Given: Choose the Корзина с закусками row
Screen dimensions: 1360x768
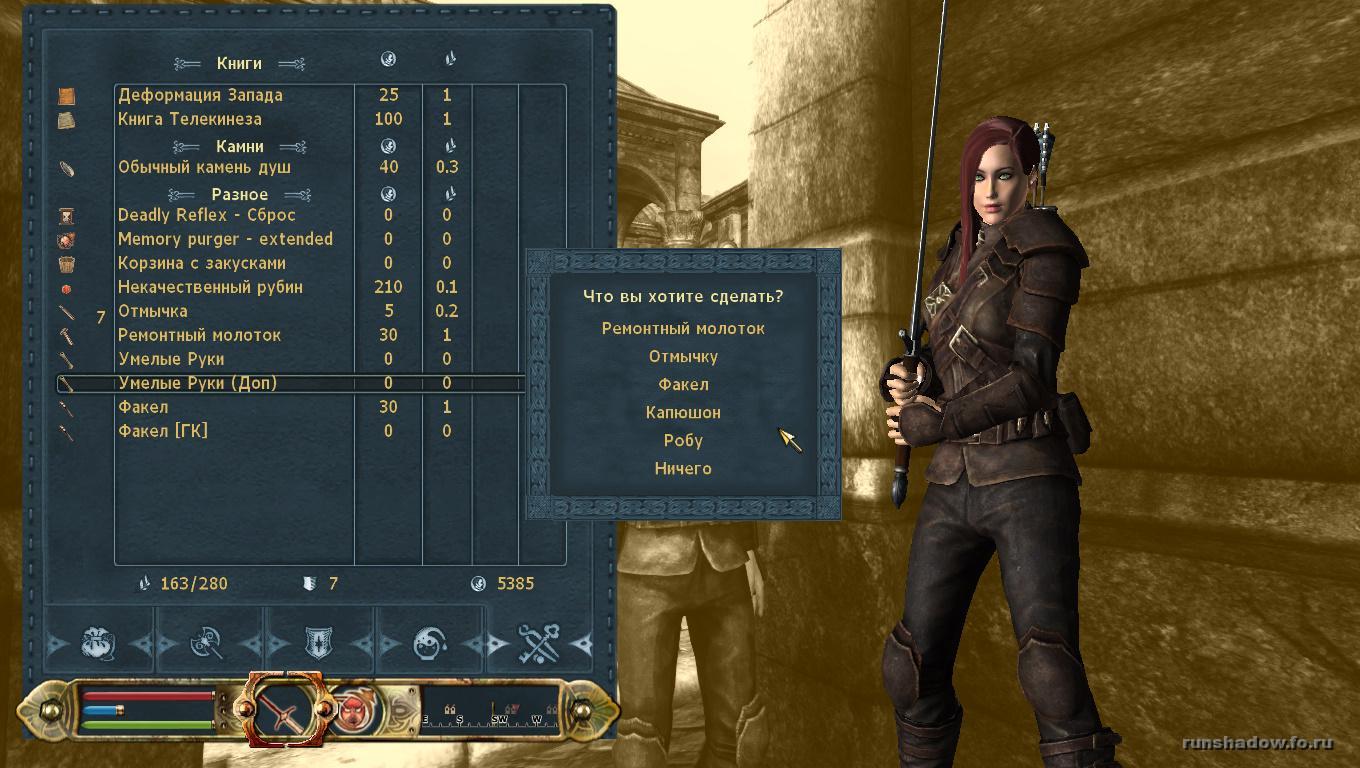Looking at the screenshot, I should tap(202, 263).
